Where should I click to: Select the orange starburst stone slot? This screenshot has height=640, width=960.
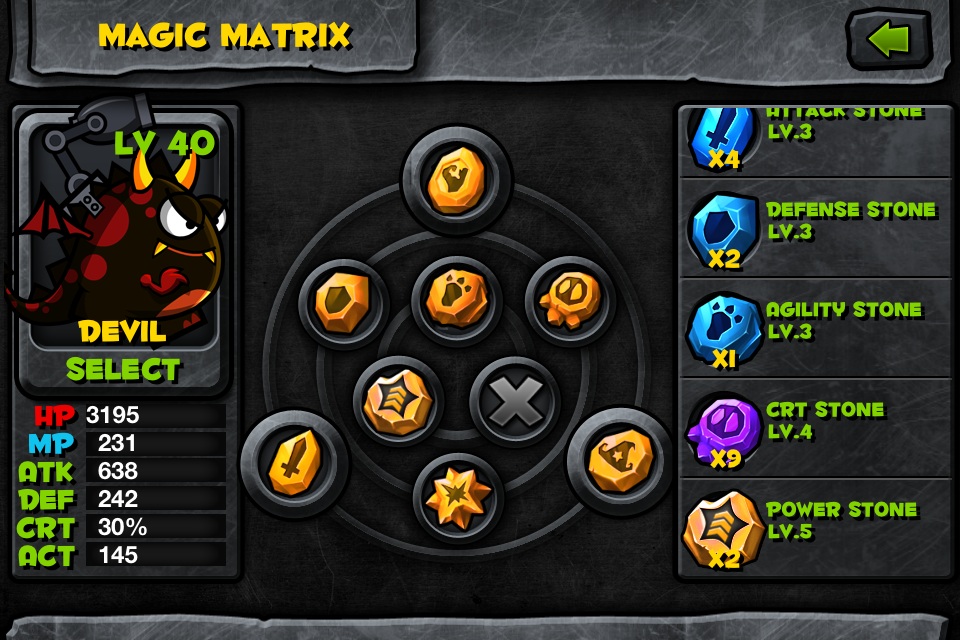point(456,493)
